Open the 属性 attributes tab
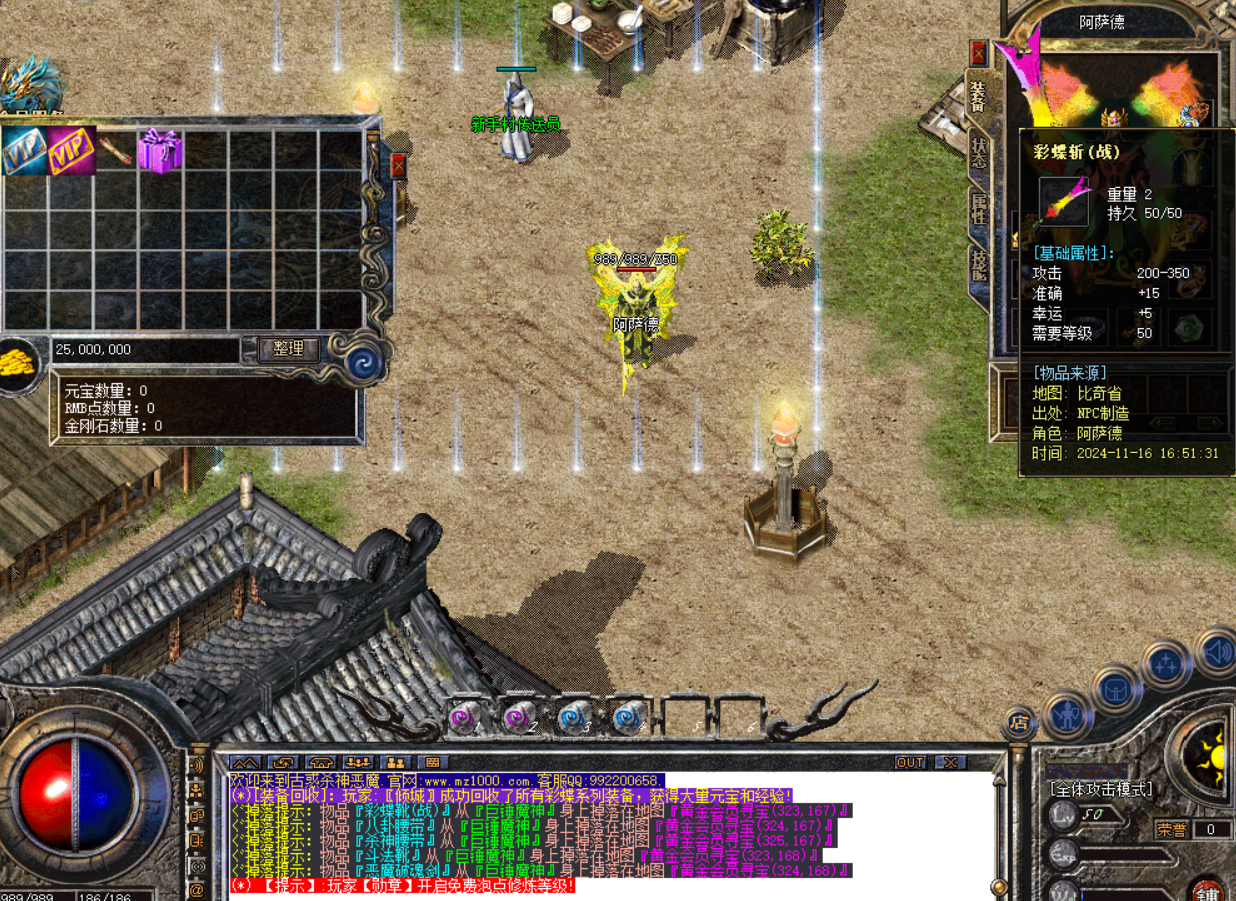The width and height of the screenshot is (1236, 901). (978, 208)
